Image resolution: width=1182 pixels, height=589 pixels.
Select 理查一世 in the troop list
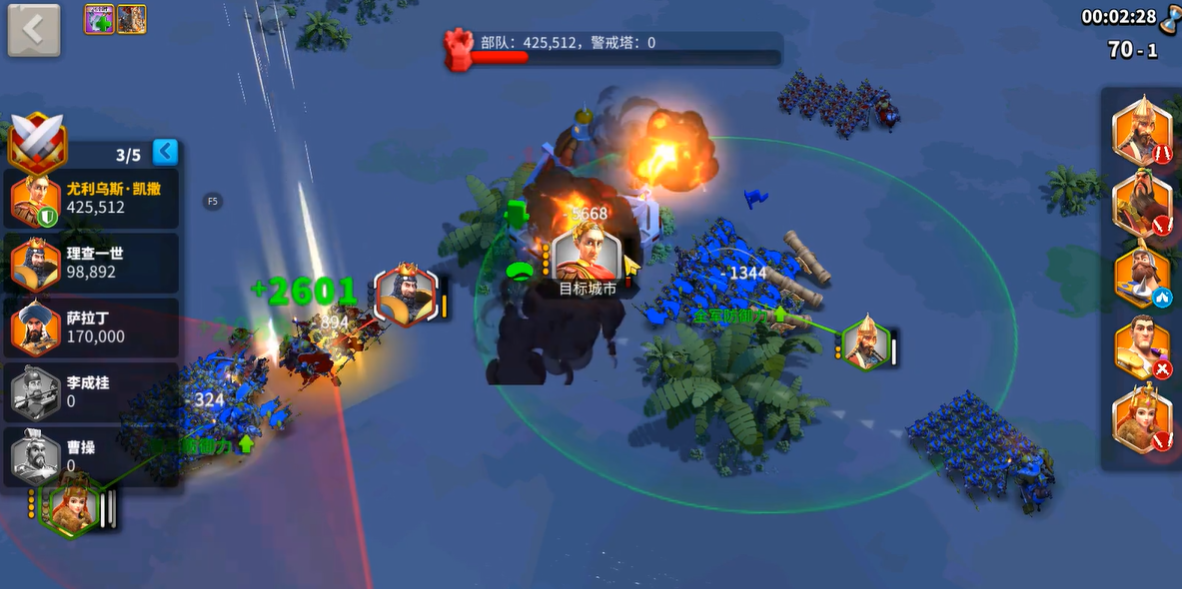(94, 263)
